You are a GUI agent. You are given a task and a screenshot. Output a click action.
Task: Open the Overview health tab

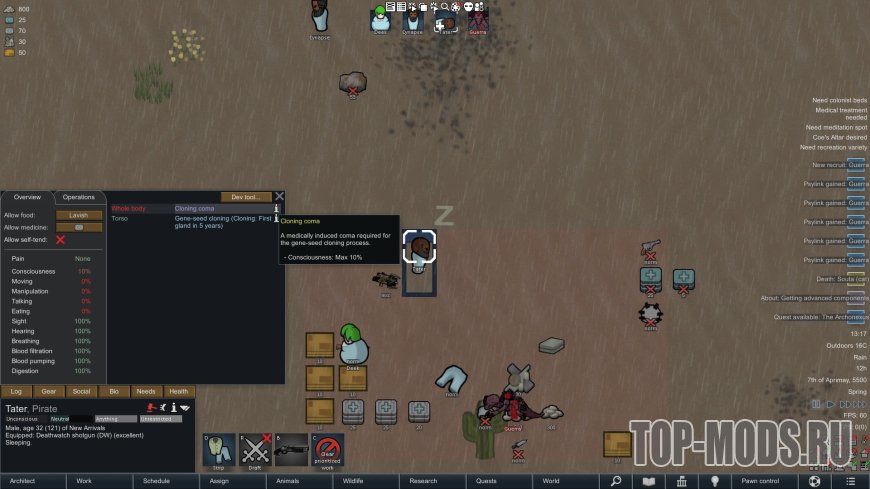coord(27,197)
